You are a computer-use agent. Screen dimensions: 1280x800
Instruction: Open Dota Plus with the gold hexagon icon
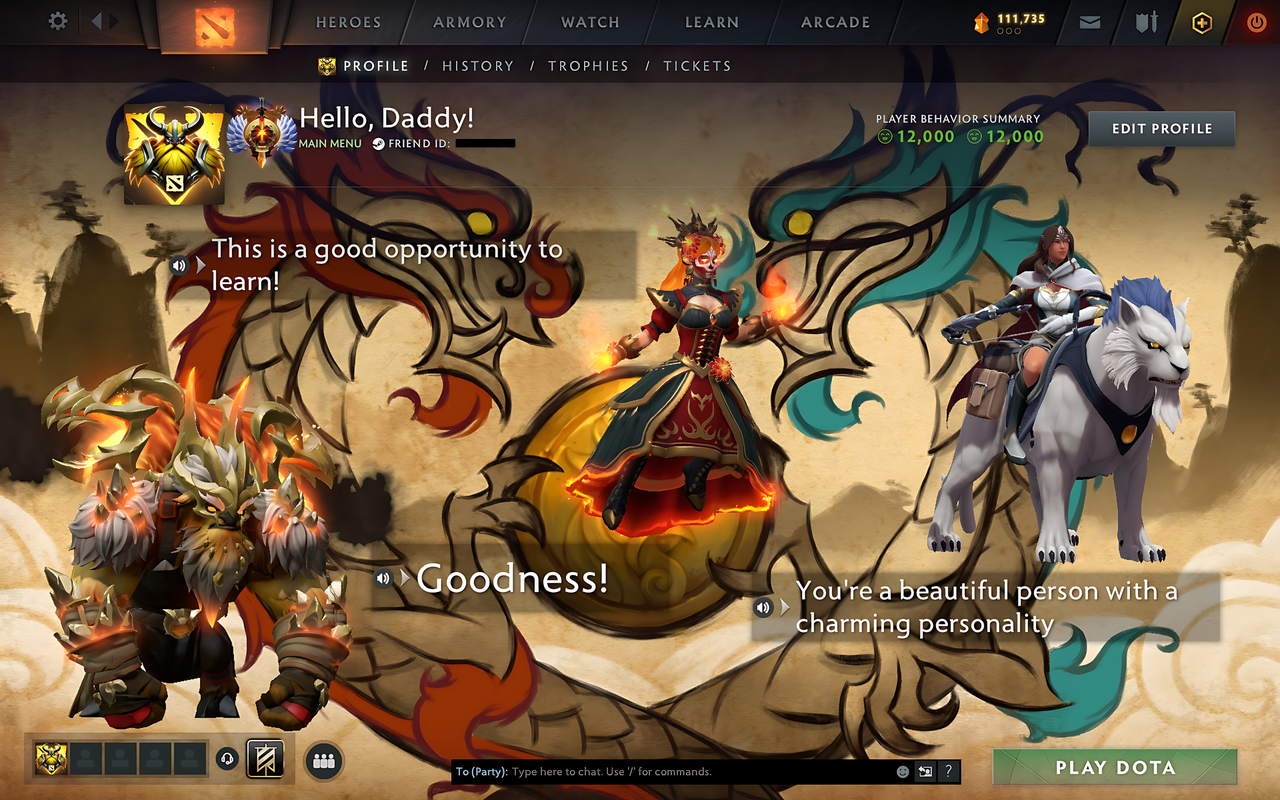click(x=1200, y=22)
